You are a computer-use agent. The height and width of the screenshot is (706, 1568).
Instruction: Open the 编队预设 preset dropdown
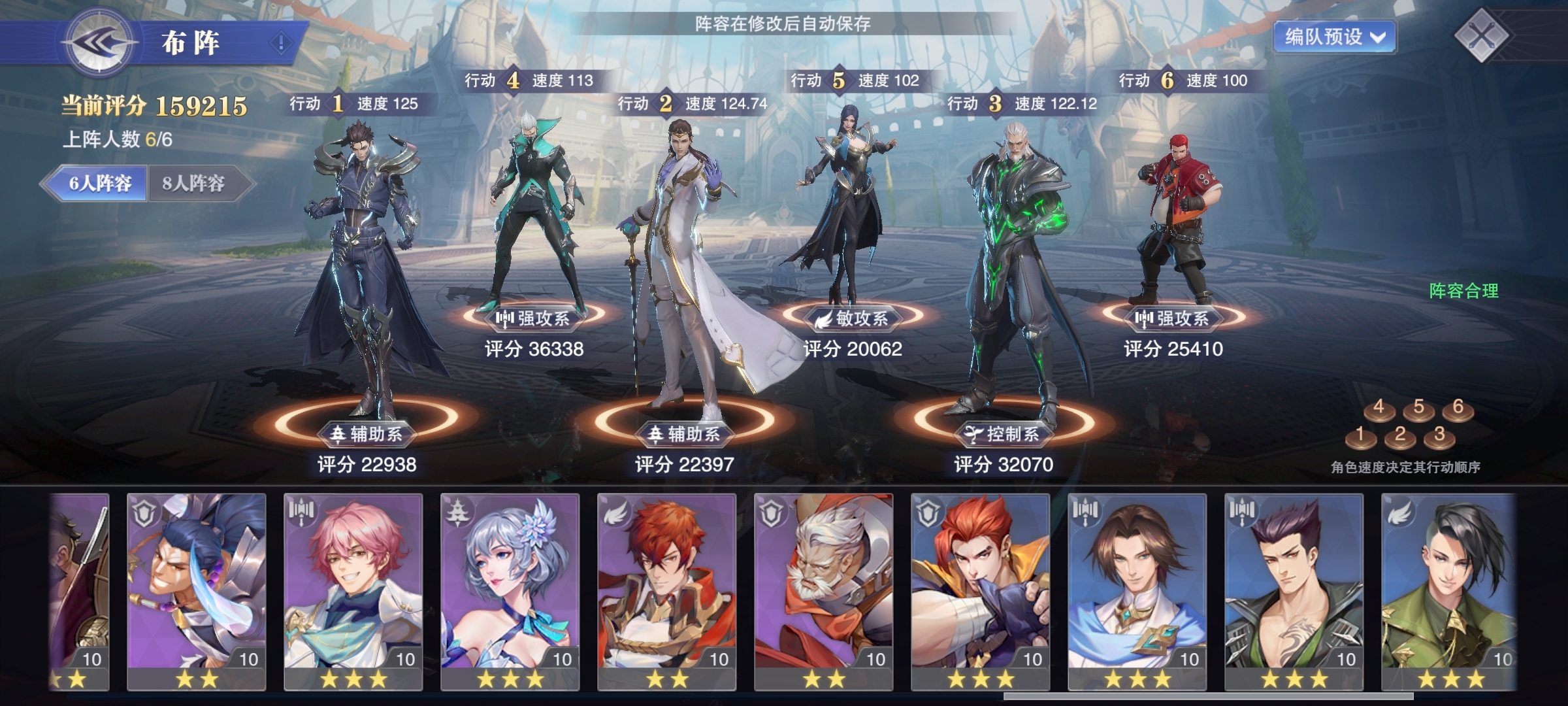point(1334,37)
